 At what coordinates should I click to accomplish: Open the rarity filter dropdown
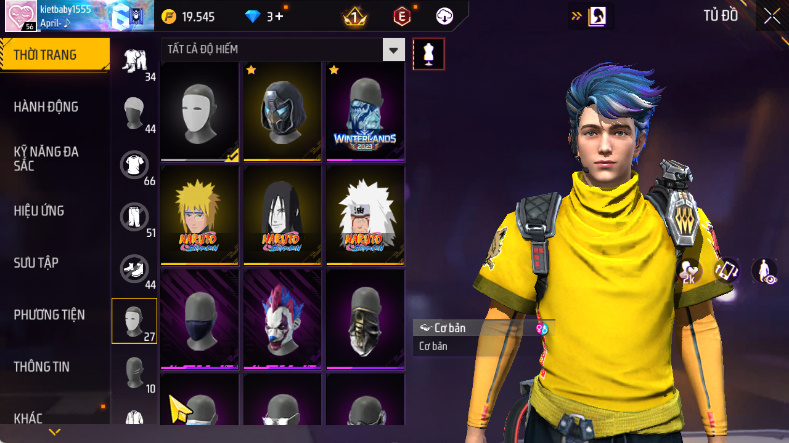click(394, 50)
